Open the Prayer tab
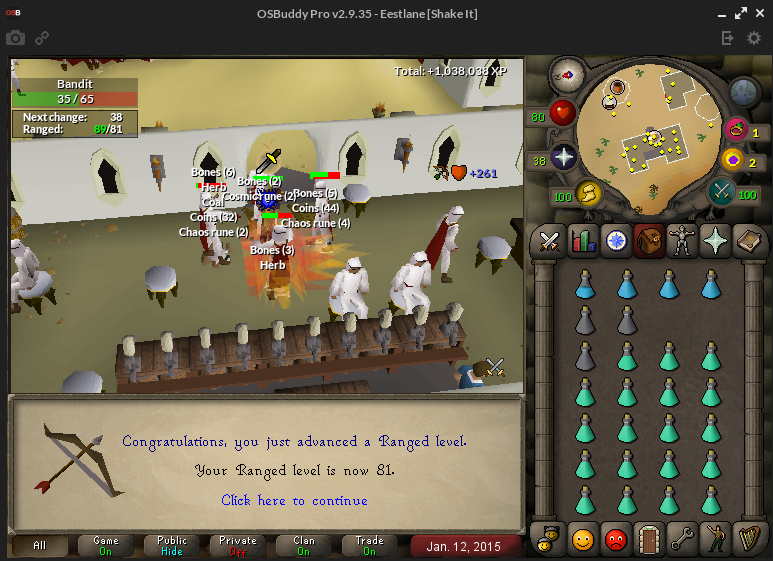Image resolution: width=773 pixels, height=561 pixels. pos(716,241)
